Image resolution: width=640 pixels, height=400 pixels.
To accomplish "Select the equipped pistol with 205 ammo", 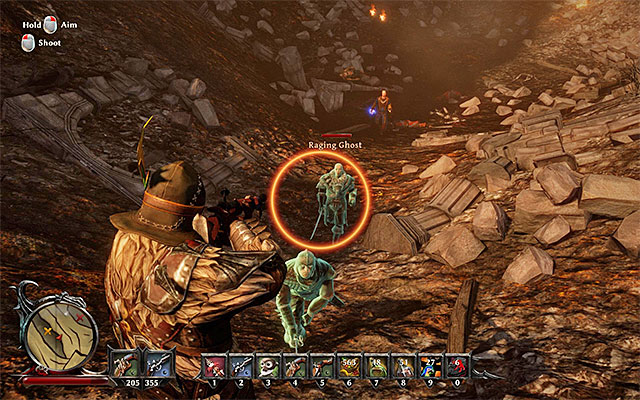I will [125, 364].
